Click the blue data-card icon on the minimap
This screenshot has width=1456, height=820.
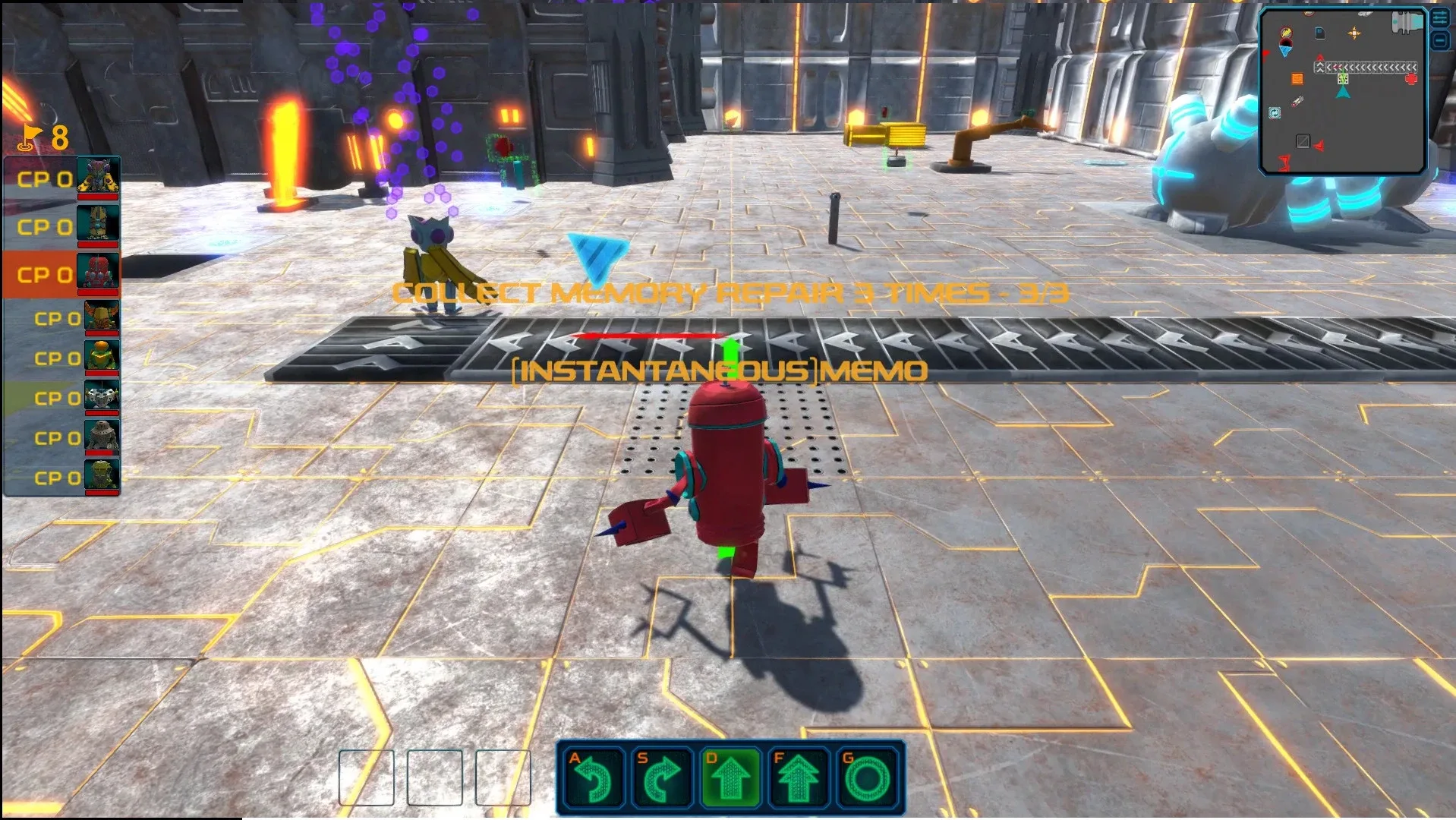point(1319,33)
